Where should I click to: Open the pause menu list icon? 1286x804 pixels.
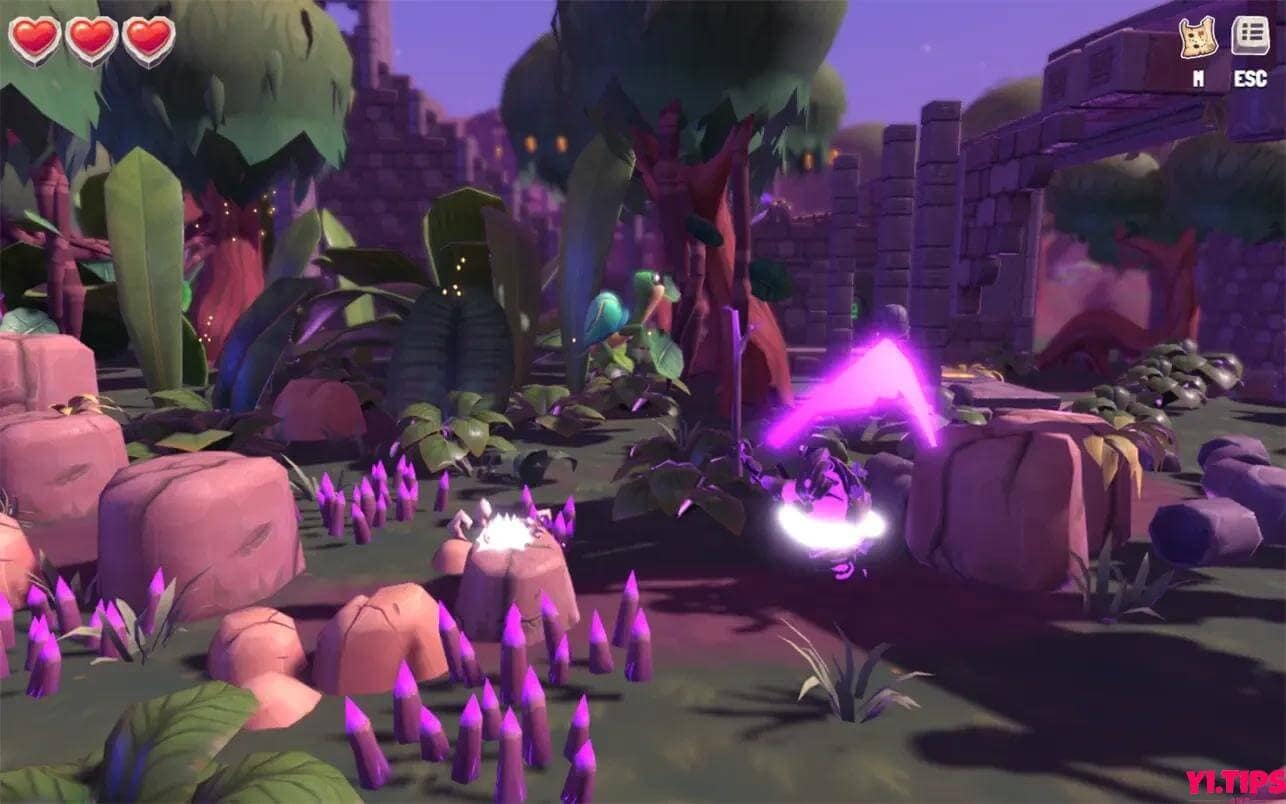pyautogui.click(x=1249, y=36)
